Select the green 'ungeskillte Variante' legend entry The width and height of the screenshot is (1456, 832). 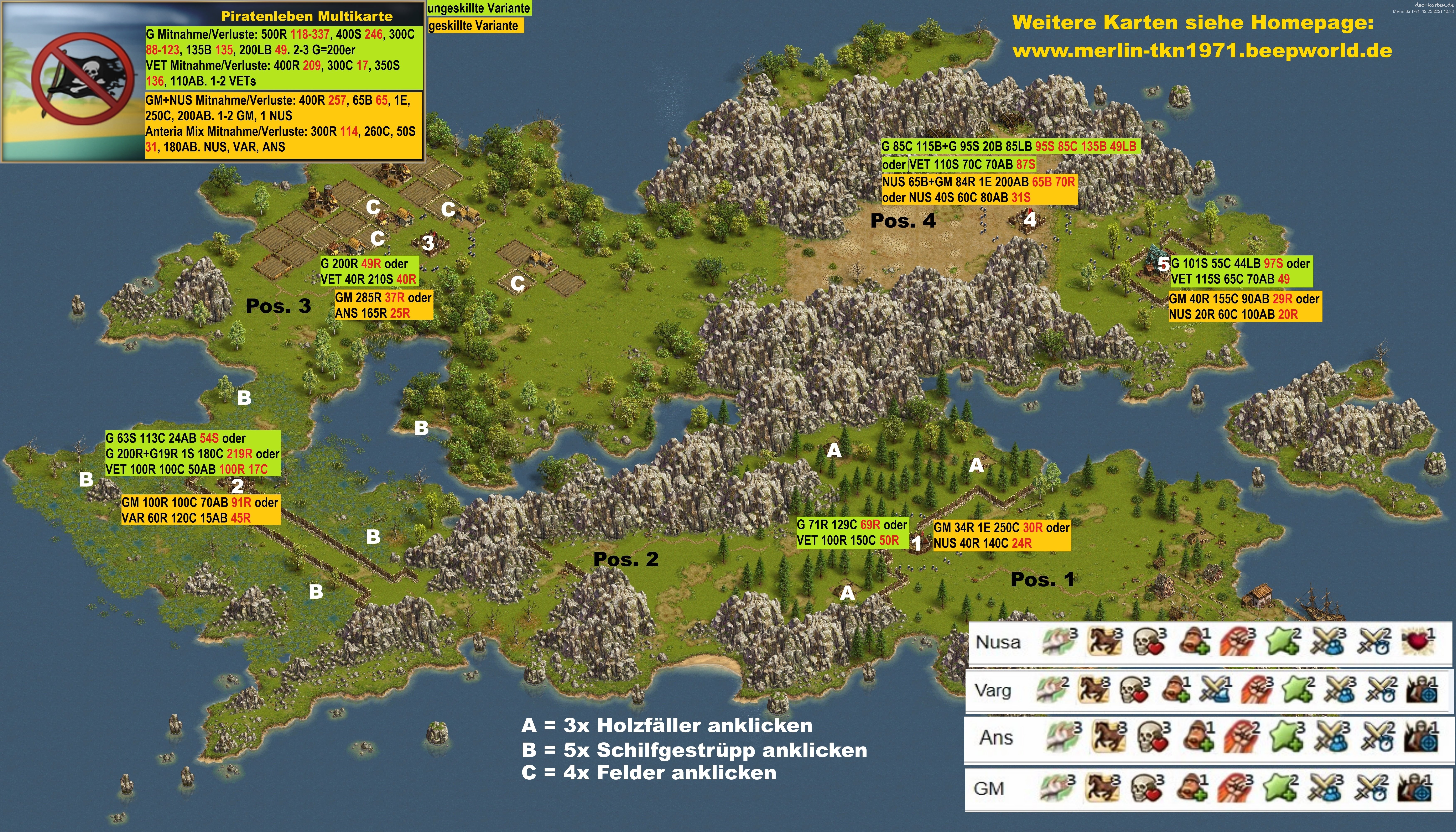point(479,8)
